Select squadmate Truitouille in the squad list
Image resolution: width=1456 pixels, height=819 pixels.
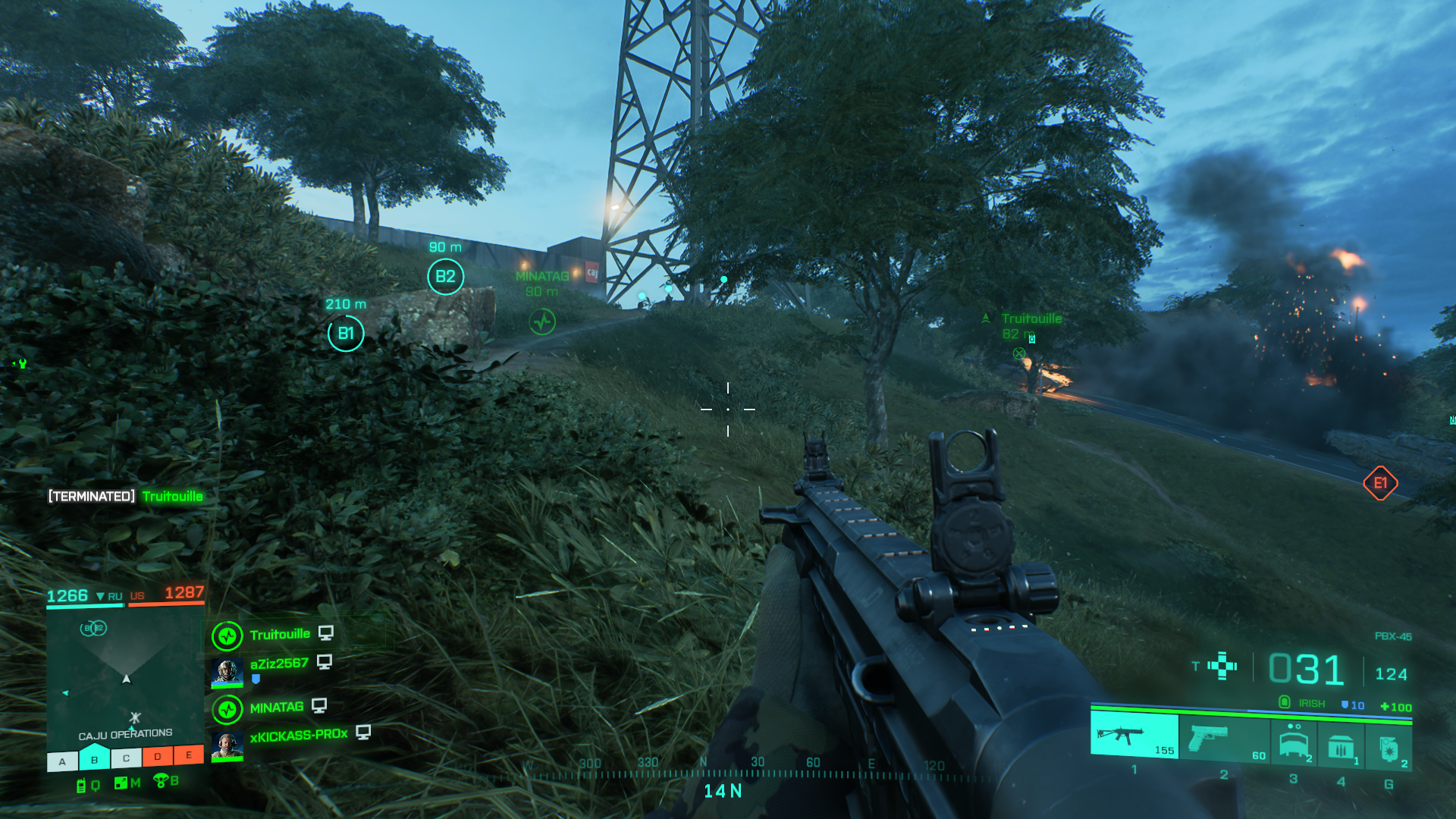280,635
